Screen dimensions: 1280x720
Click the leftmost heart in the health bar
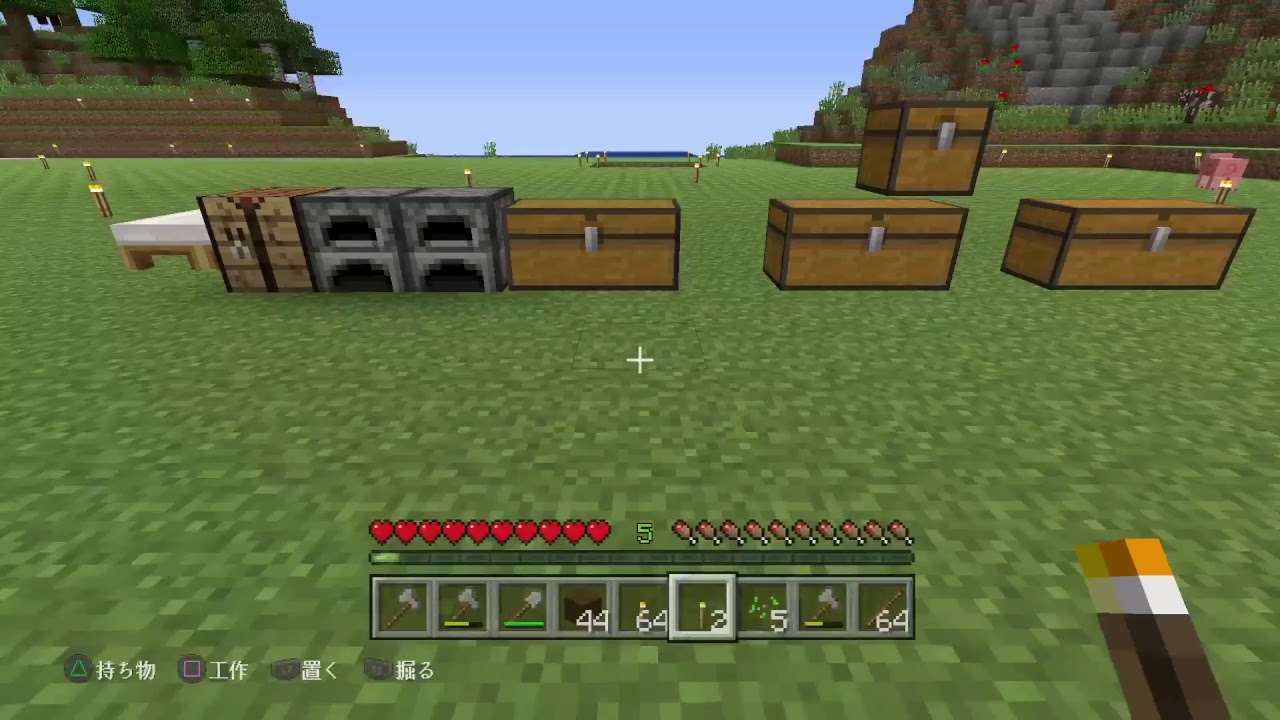click(380, 532)
